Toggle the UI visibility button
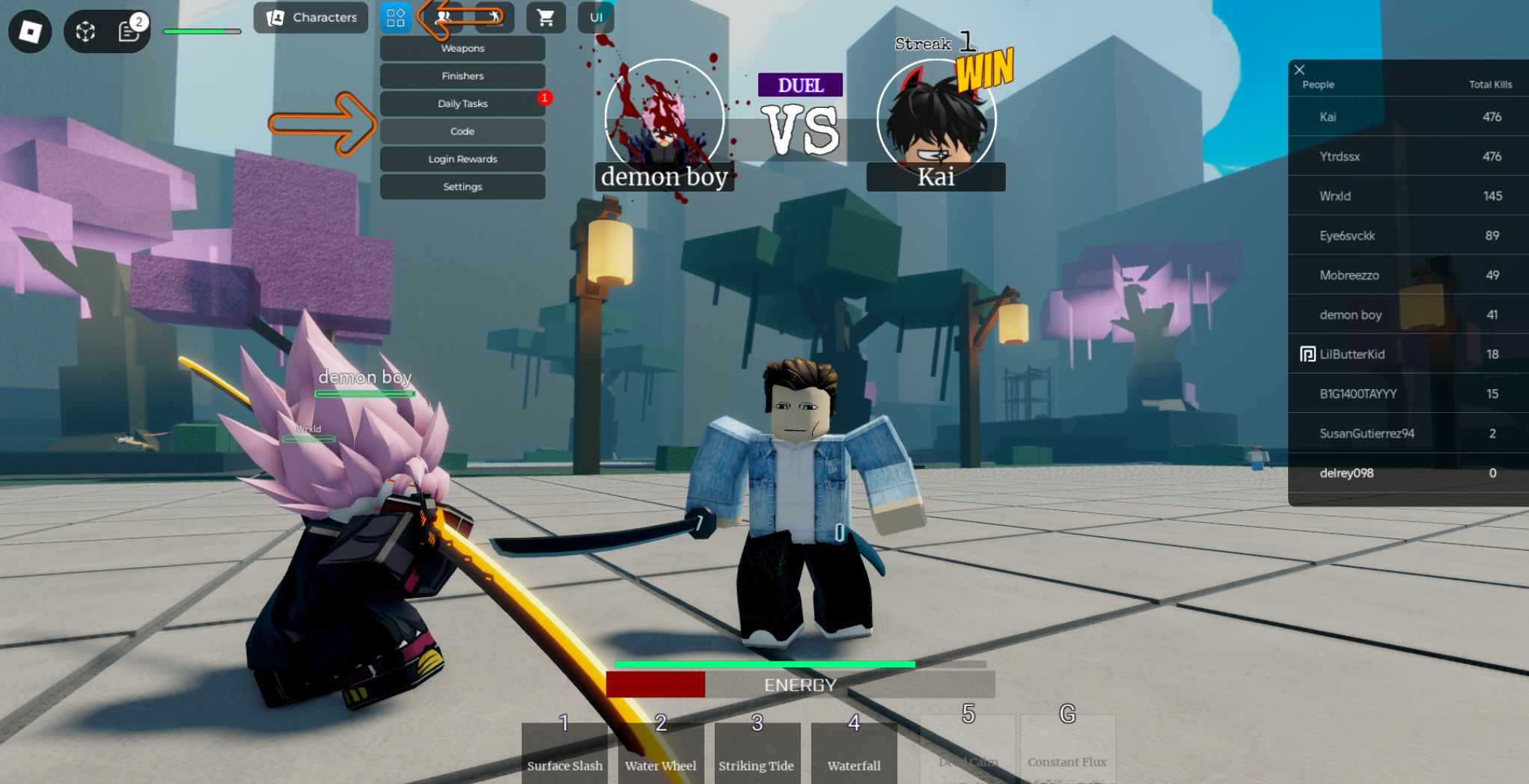Screen dimensions: 1529x784 [x=595, y=16]
